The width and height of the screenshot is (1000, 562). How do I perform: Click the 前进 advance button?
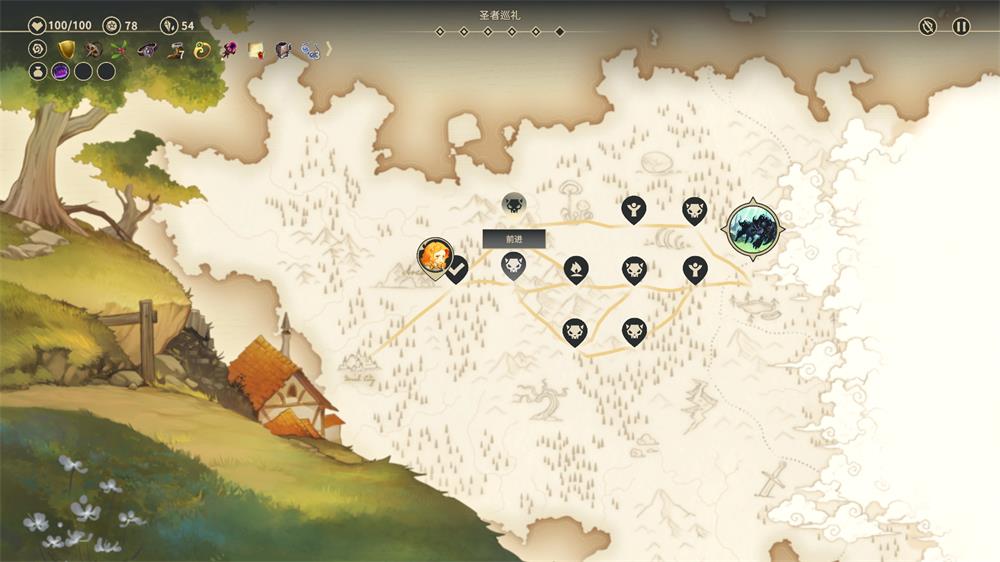coord(514,239)
